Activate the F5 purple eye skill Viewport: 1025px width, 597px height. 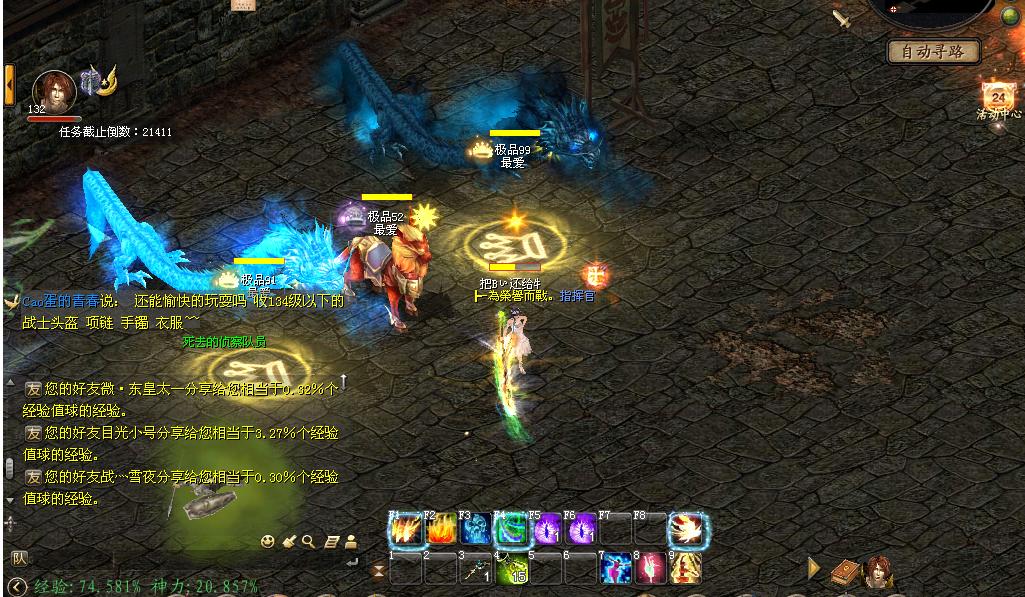coord(546,529)
